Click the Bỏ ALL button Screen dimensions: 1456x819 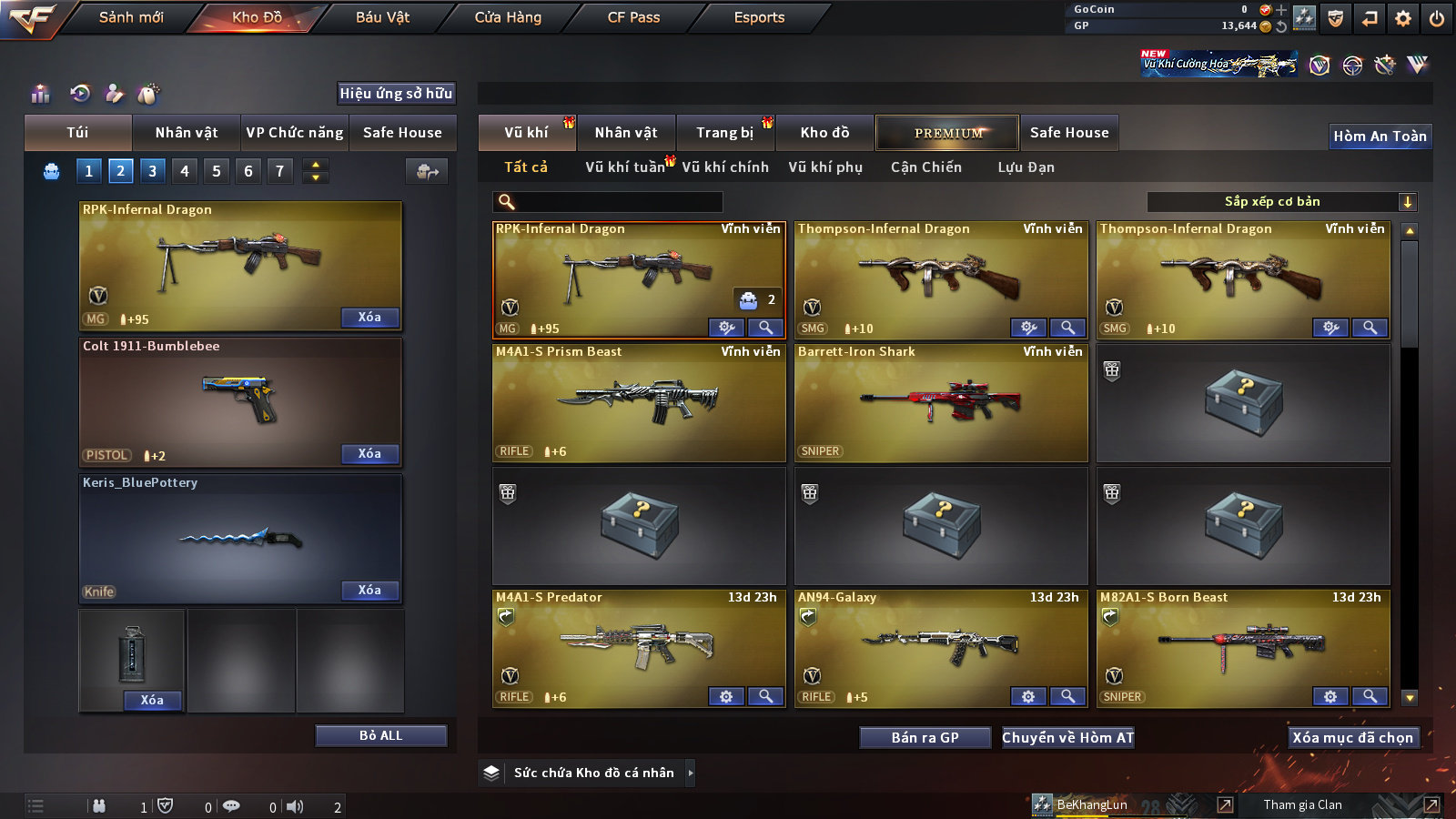380,735
